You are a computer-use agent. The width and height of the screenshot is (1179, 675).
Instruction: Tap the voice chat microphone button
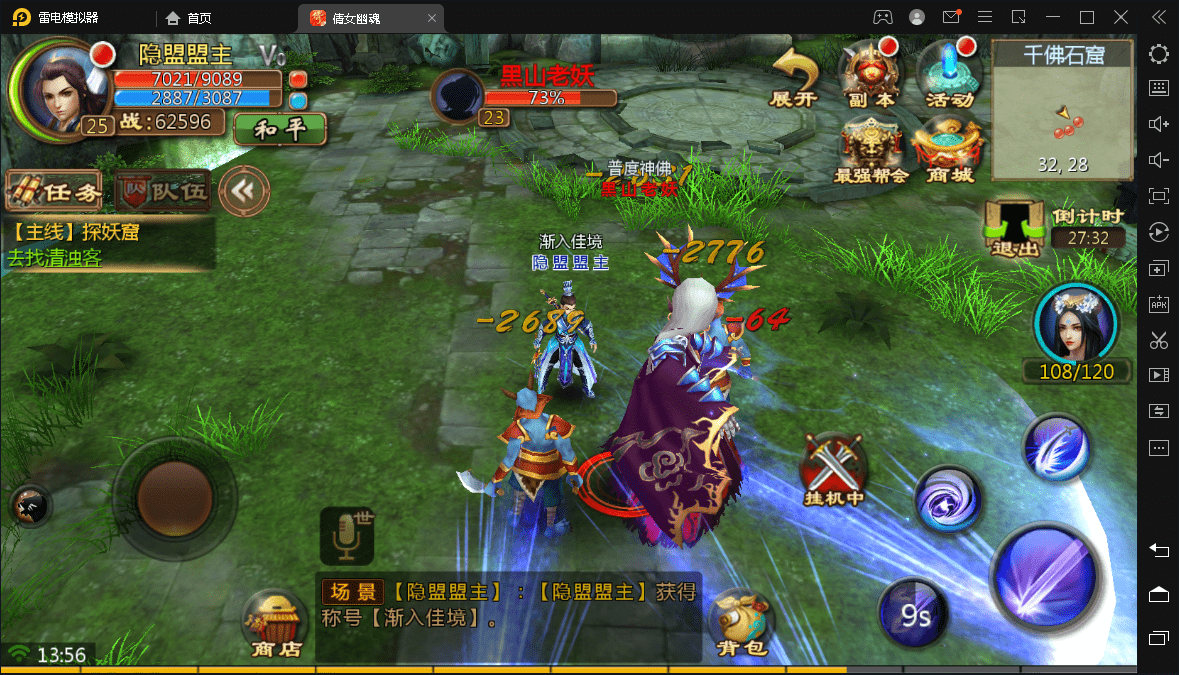[347, 534]
